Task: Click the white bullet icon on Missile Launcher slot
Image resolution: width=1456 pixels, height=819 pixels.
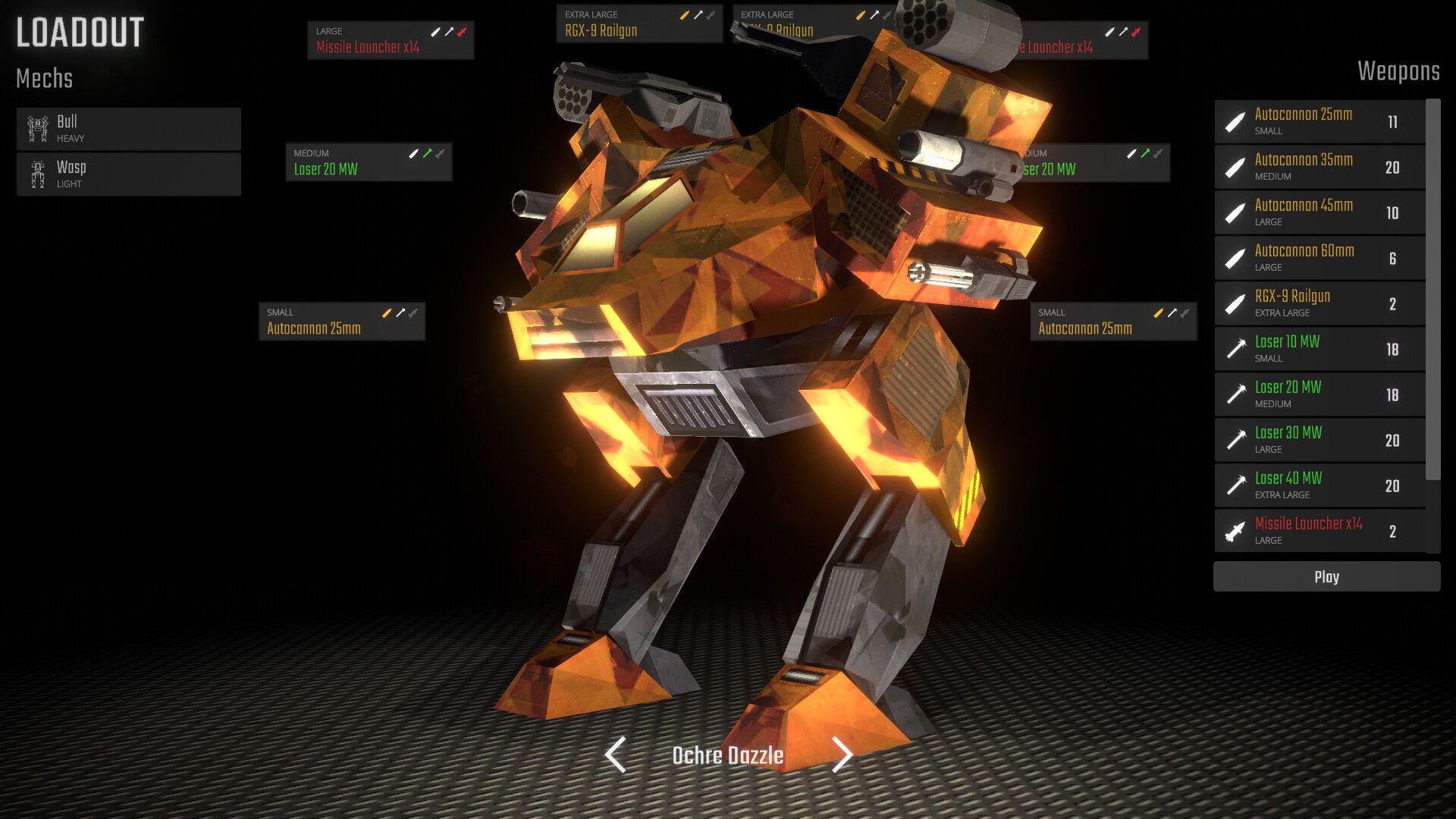Action: click(437, 32)
